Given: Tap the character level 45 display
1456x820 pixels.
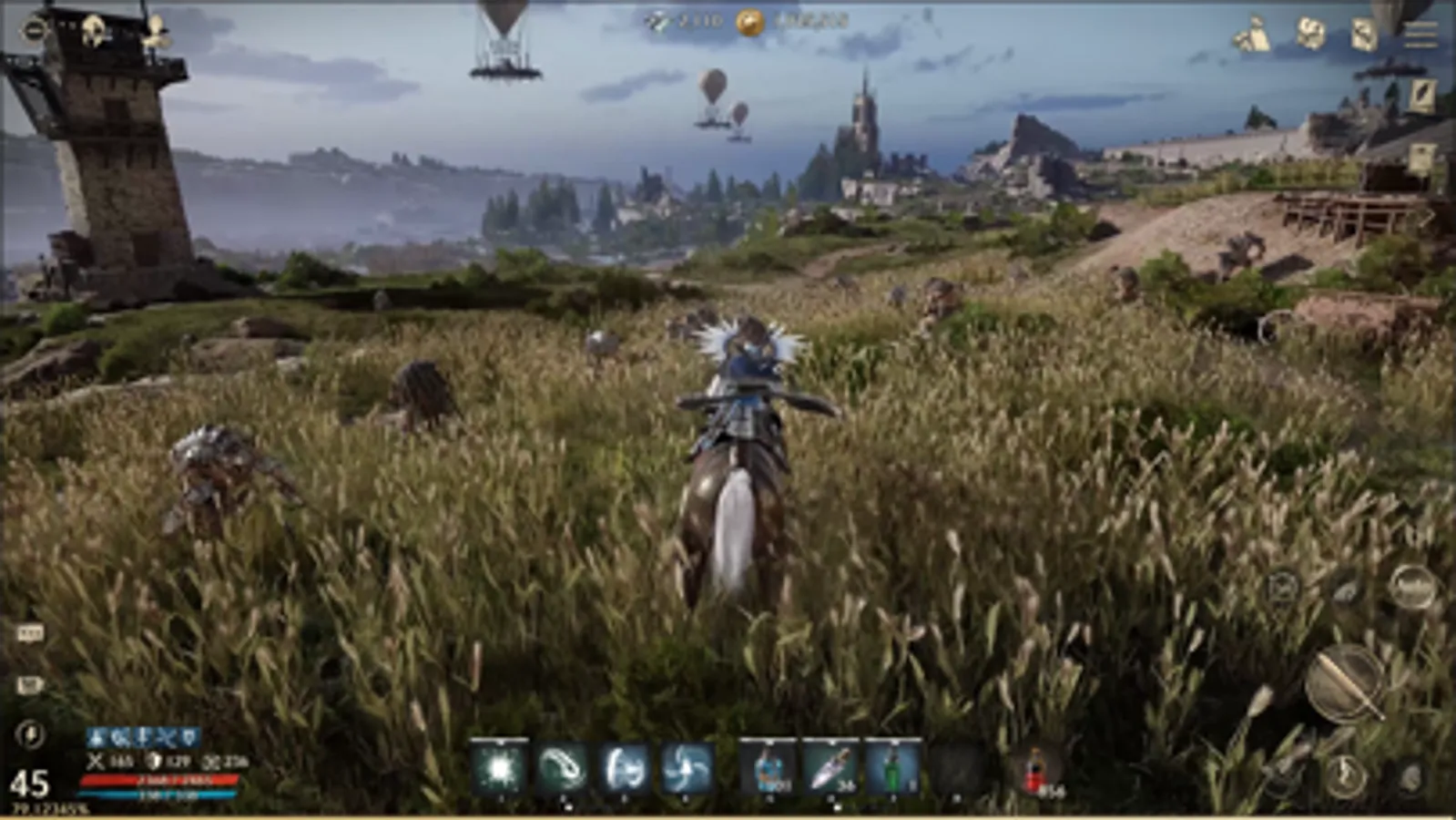Looking at the screenshot, I should point(32,782).
